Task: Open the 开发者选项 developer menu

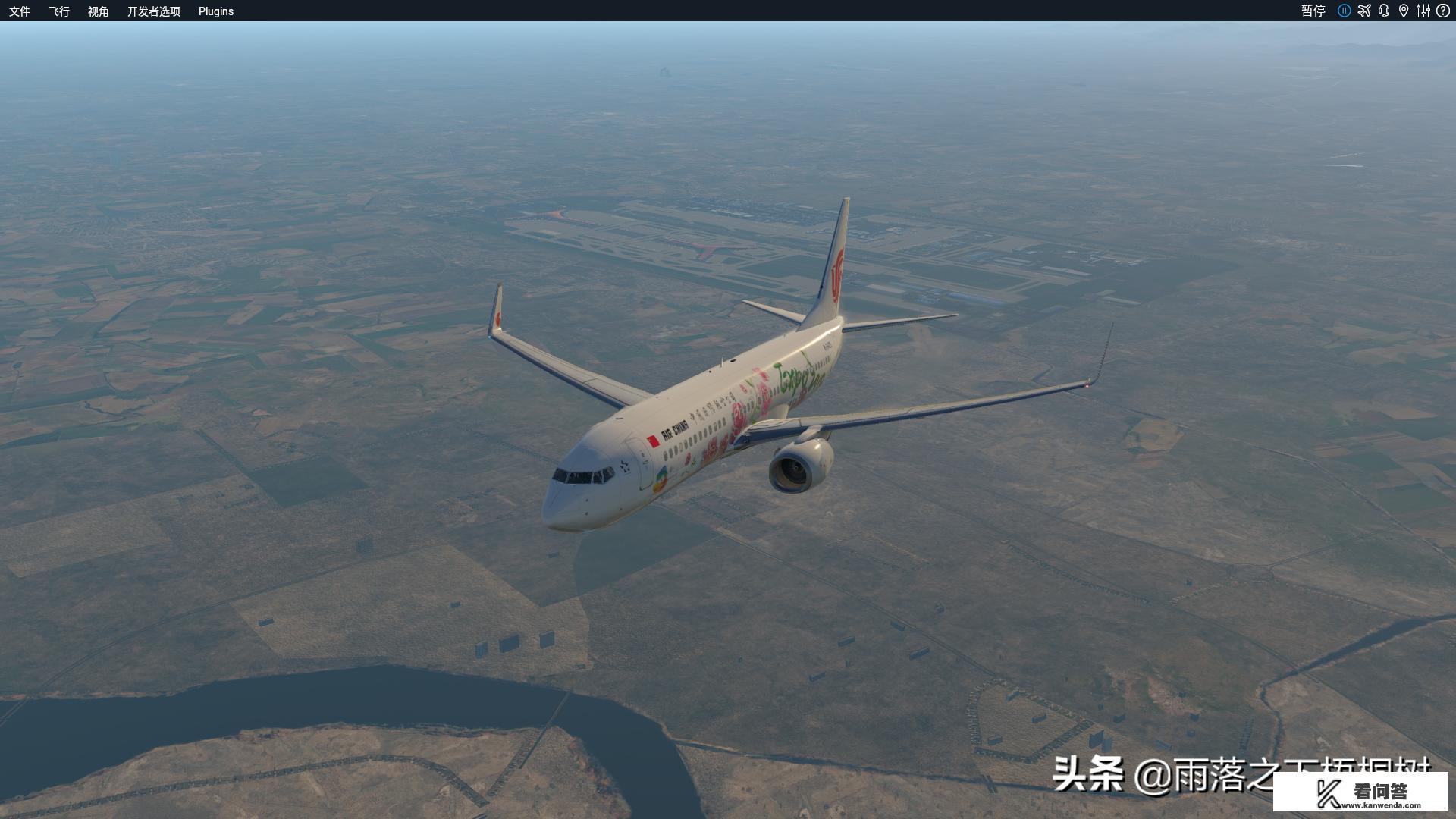Action: pos(154,11)
